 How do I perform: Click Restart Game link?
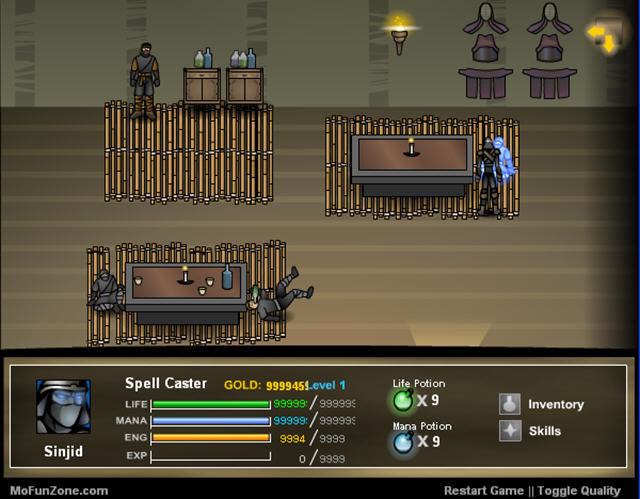tap(485, 490)
